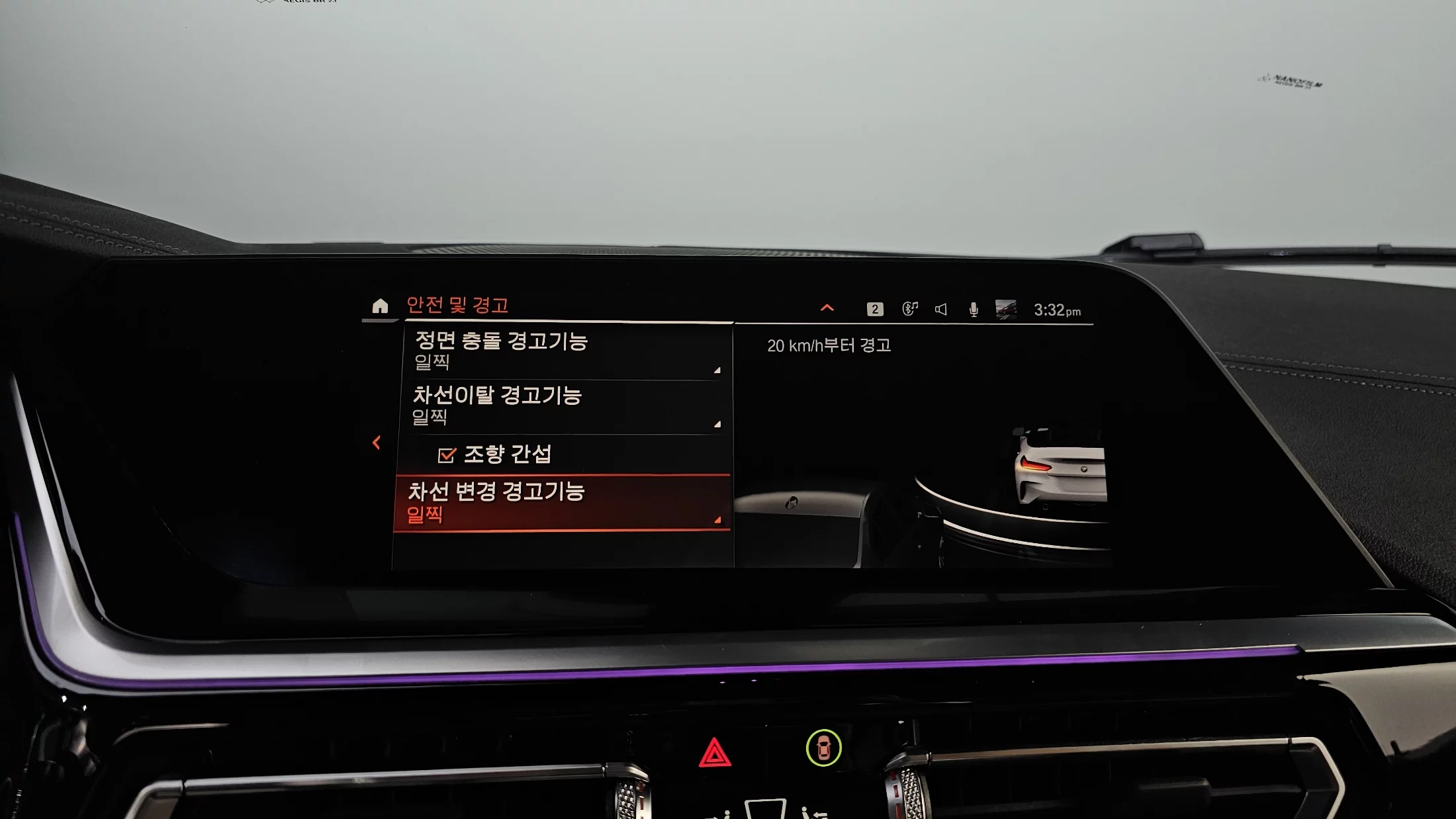
Task: Expand the status bar up arrow
Action: pos(827,308)
